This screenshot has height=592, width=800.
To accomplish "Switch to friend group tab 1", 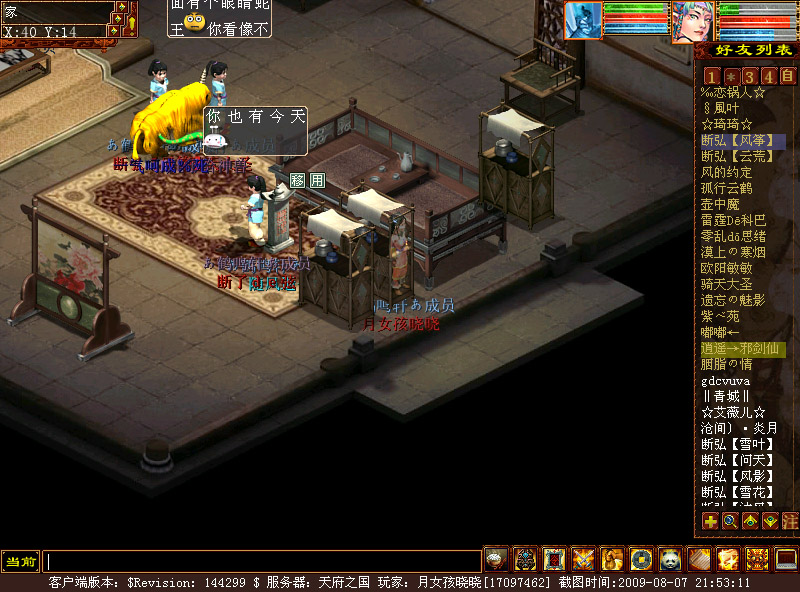I will click(711, 76).
